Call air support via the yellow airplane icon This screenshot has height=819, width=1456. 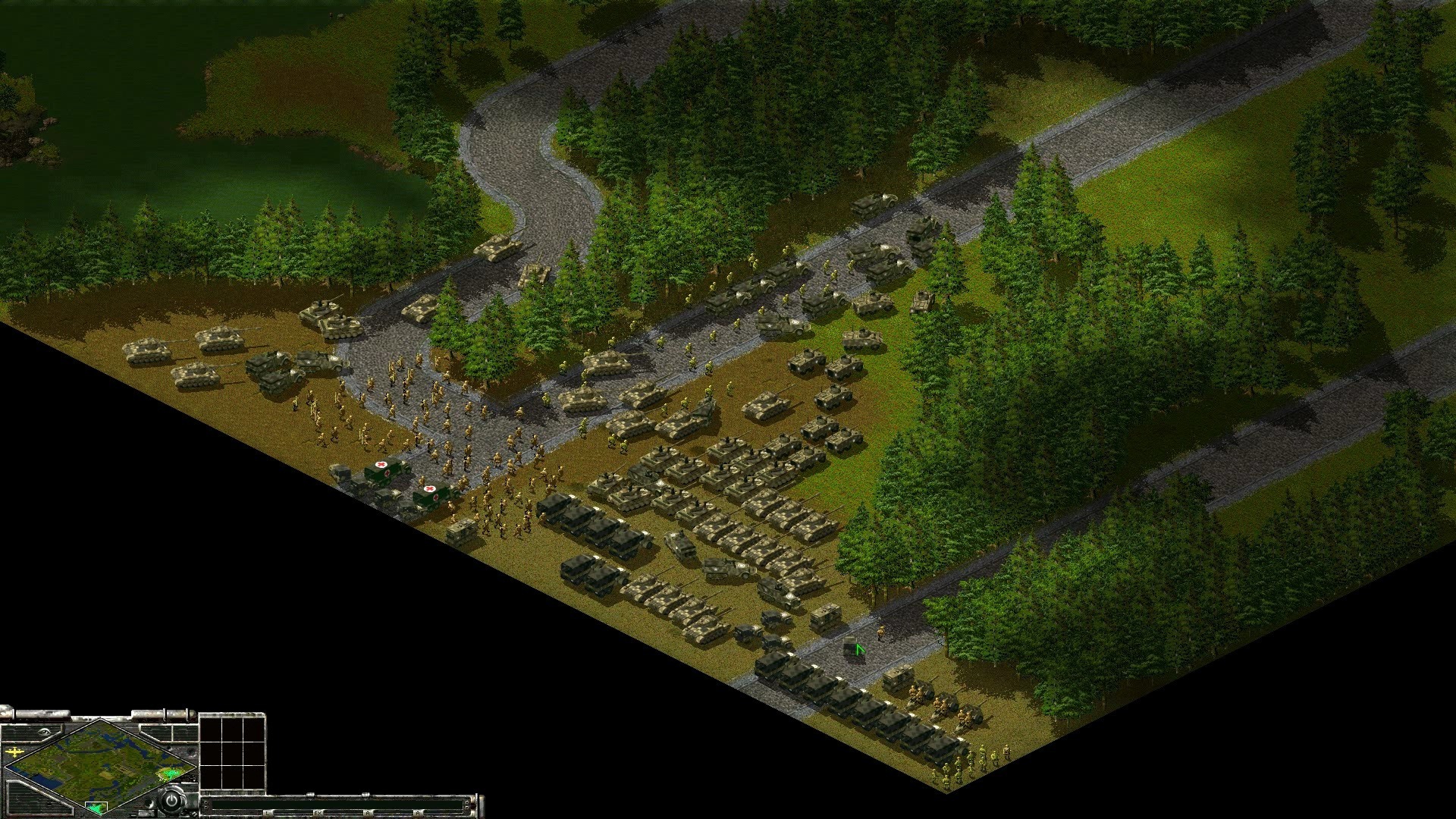14,752
